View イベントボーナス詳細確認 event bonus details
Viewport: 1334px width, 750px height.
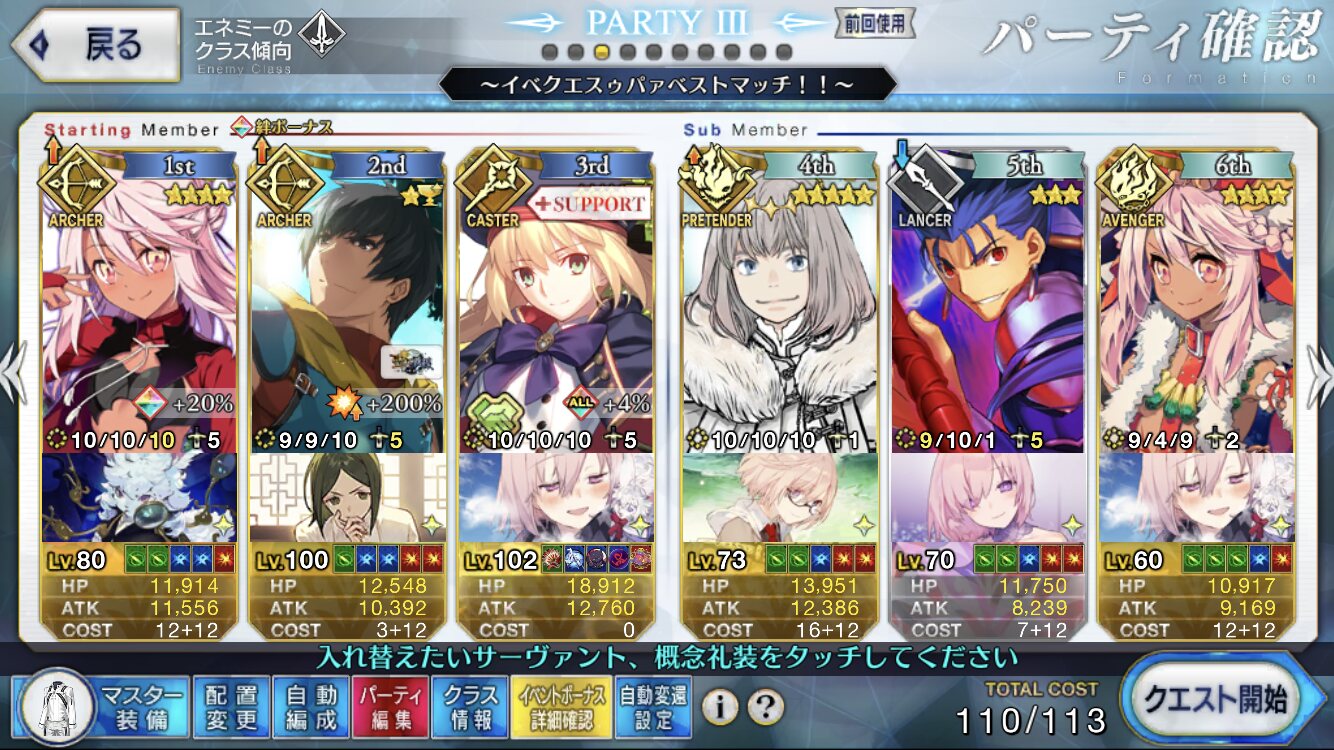pos(558,706)
